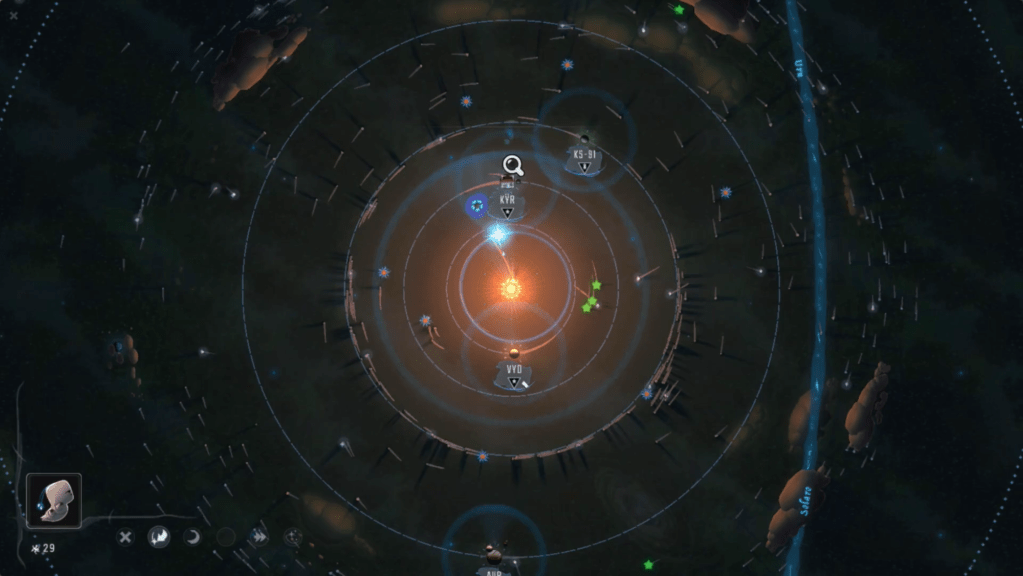
Task: Choose the VYD planet marker
Action: point(514,374)
